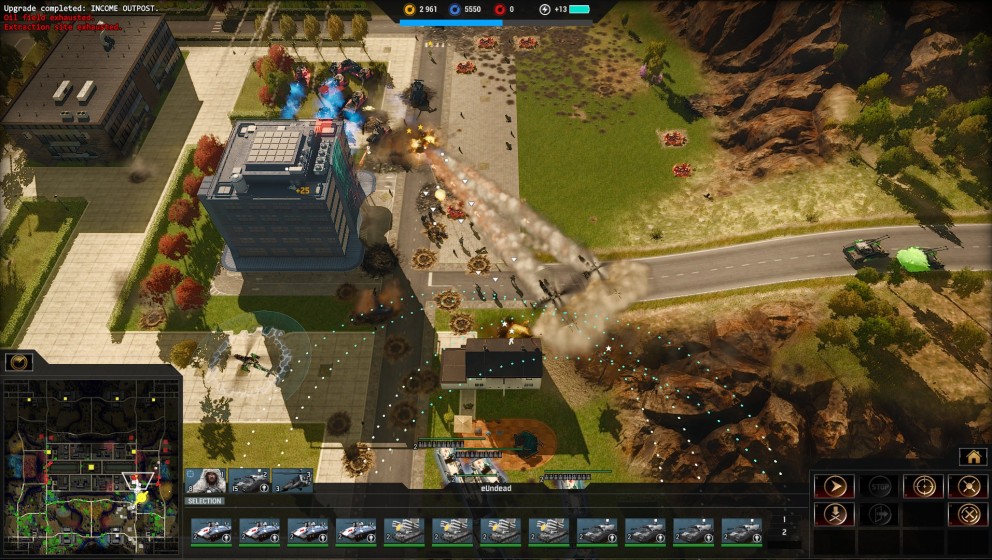
Task: Activate the crosshair attack command
Action: [923, 486]
